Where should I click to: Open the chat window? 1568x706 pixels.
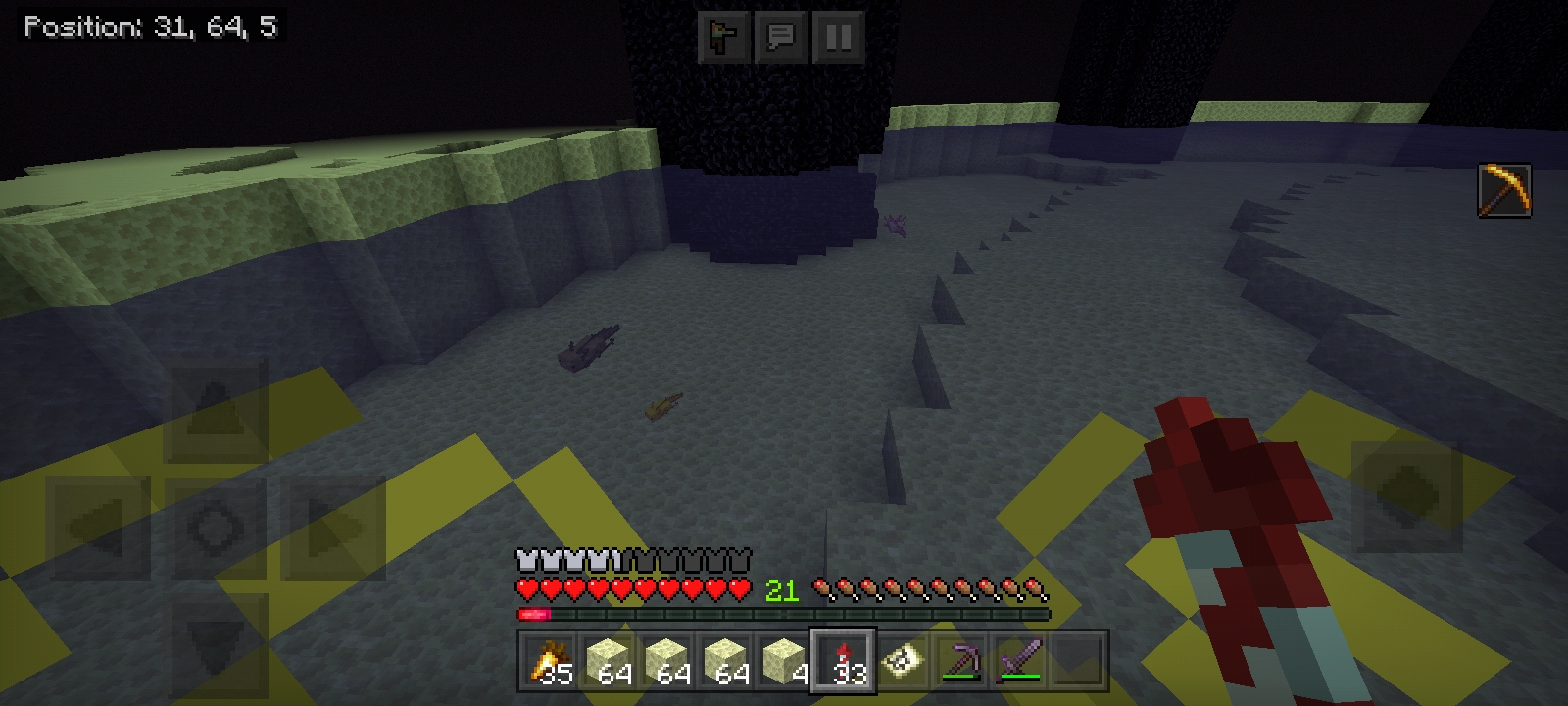(x=780, y=37)
